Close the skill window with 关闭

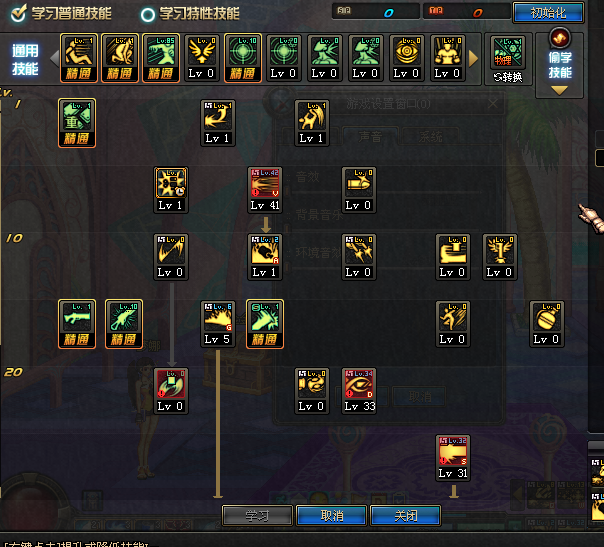click(406, 516)
